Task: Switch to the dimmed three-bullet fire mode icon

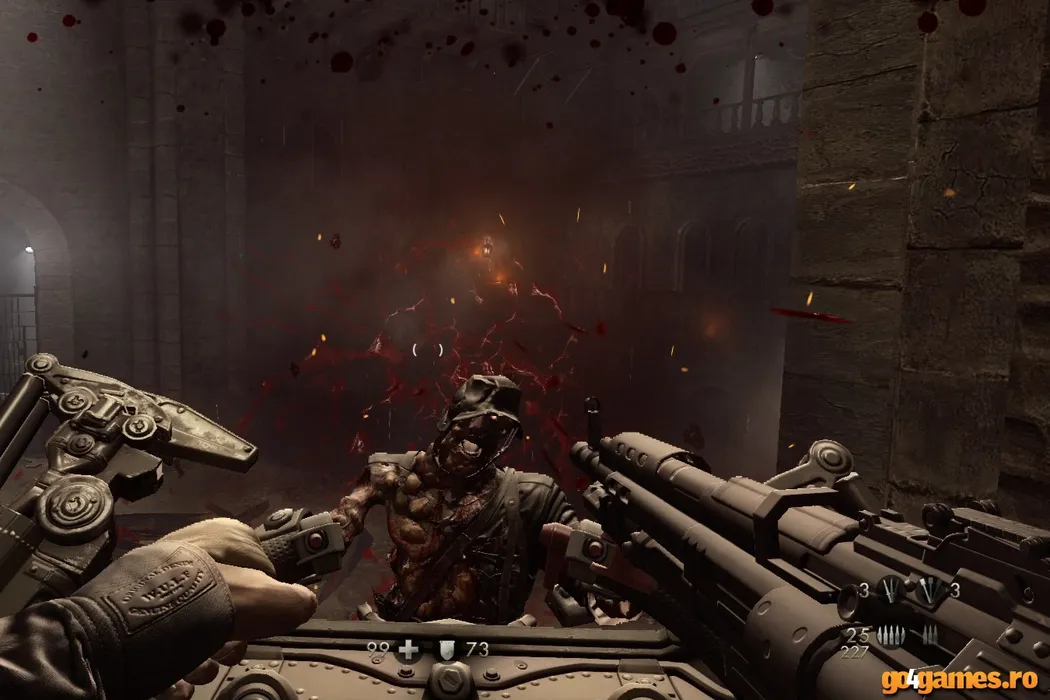Action: point(930,634)
